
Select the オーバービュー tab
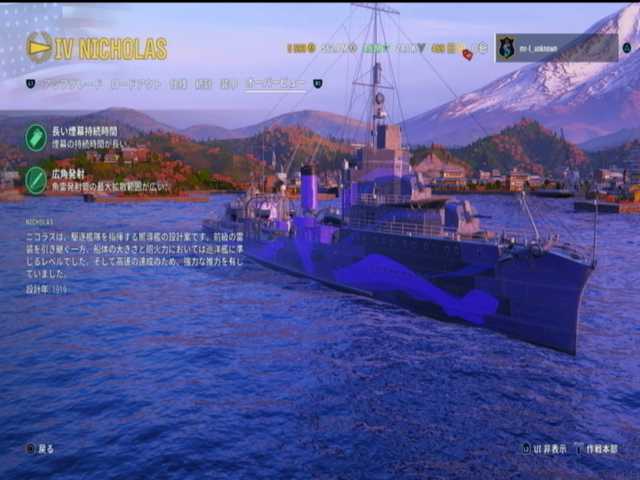pos(275,84)
